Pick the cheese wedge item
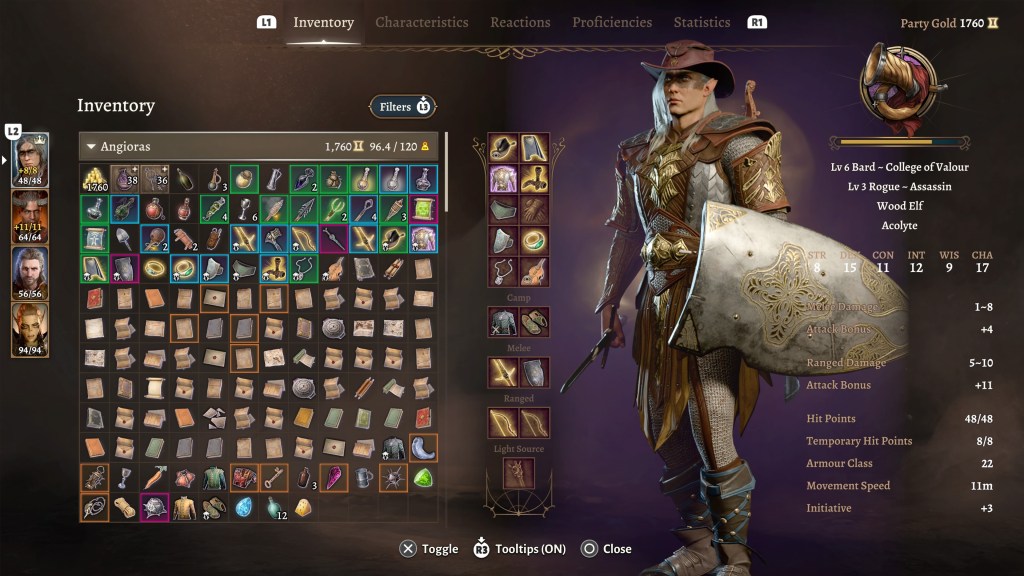1024x576 pixels. [304, 507]
